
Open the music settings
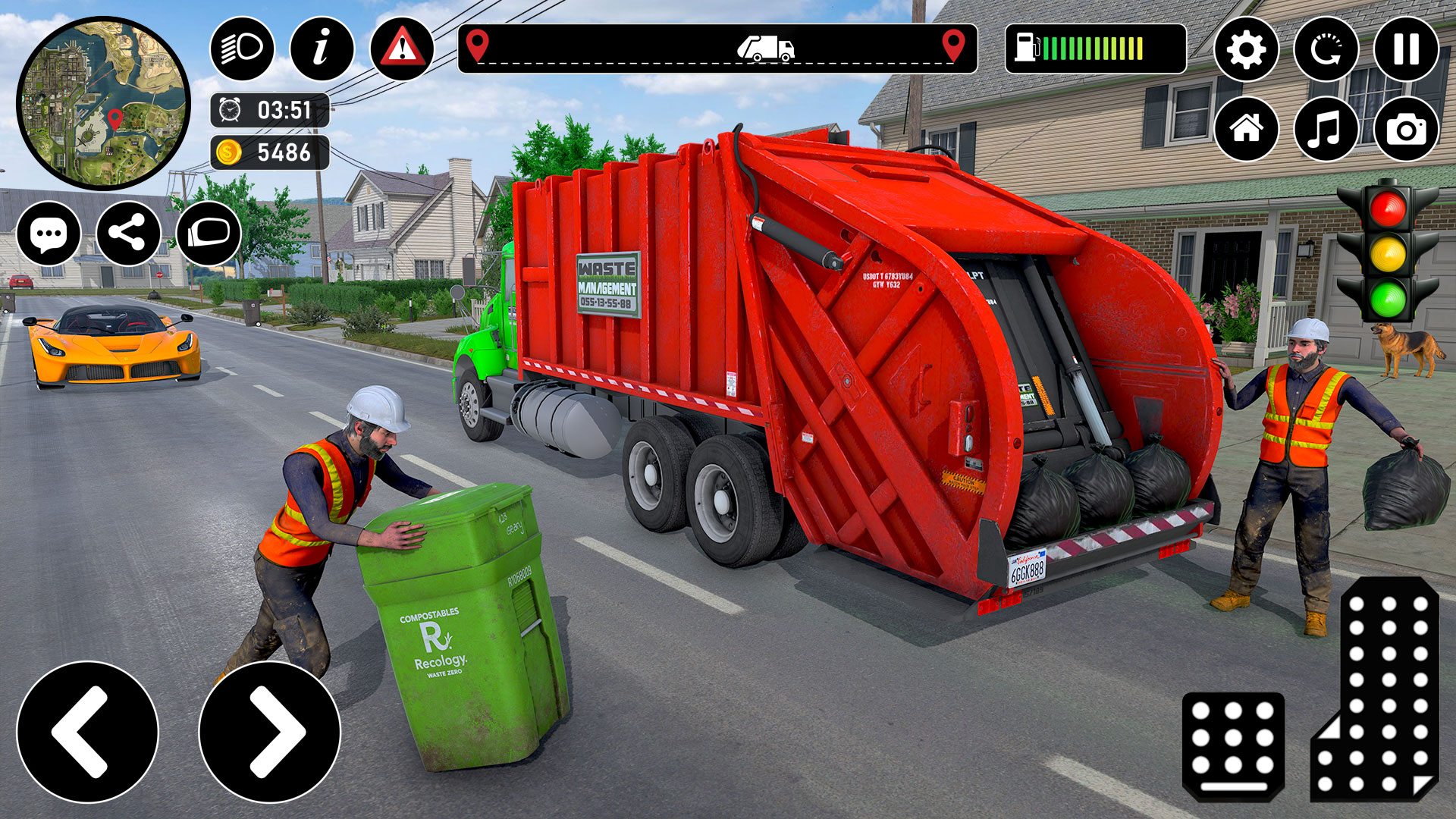click(1326, 129)
